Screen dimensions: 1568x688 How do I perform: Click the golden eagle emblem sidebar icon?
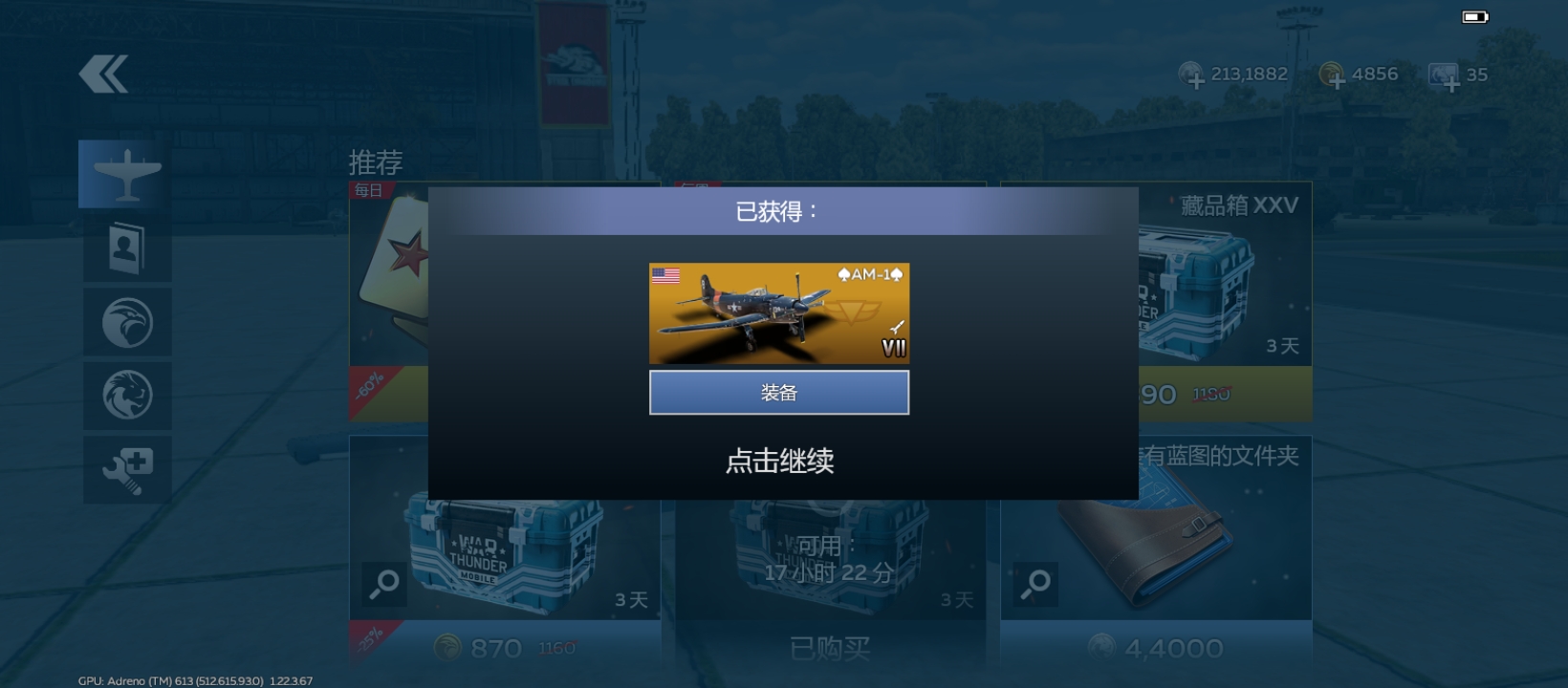tap(127, 322)
